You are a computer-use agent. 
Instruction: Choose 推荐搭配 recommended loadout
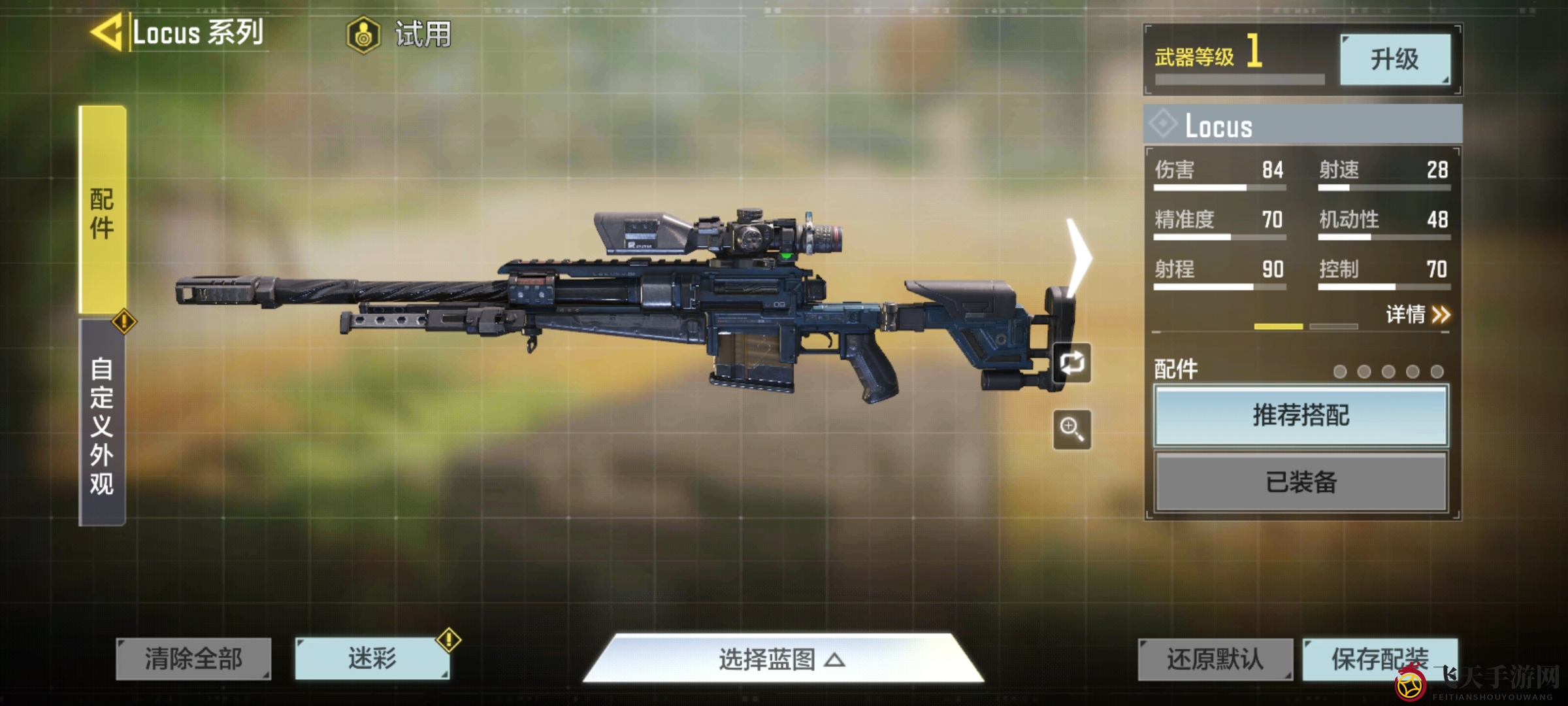click(x=1301, y=416)
